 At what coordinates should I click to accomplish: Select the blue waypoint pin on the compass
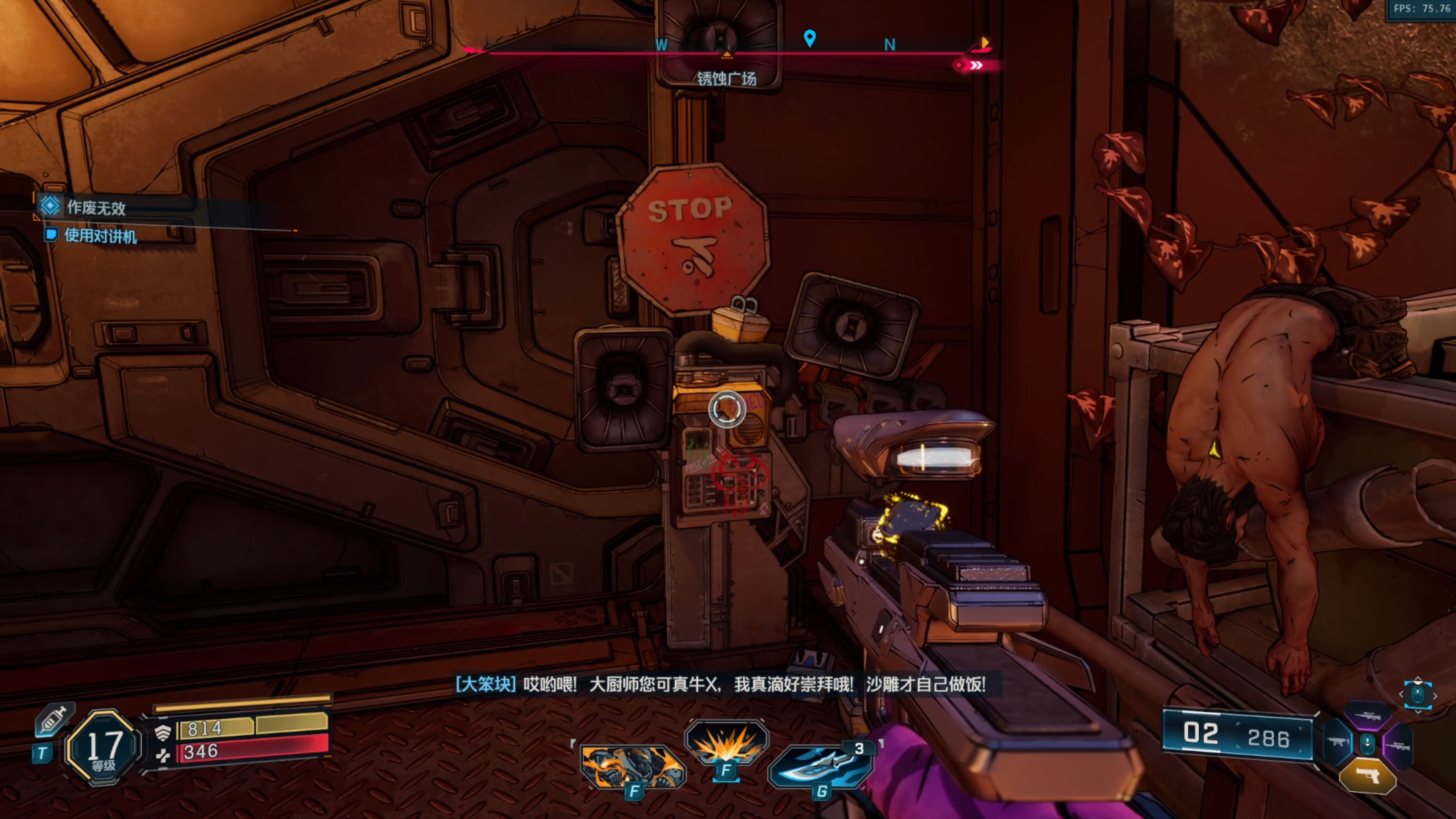810,38
